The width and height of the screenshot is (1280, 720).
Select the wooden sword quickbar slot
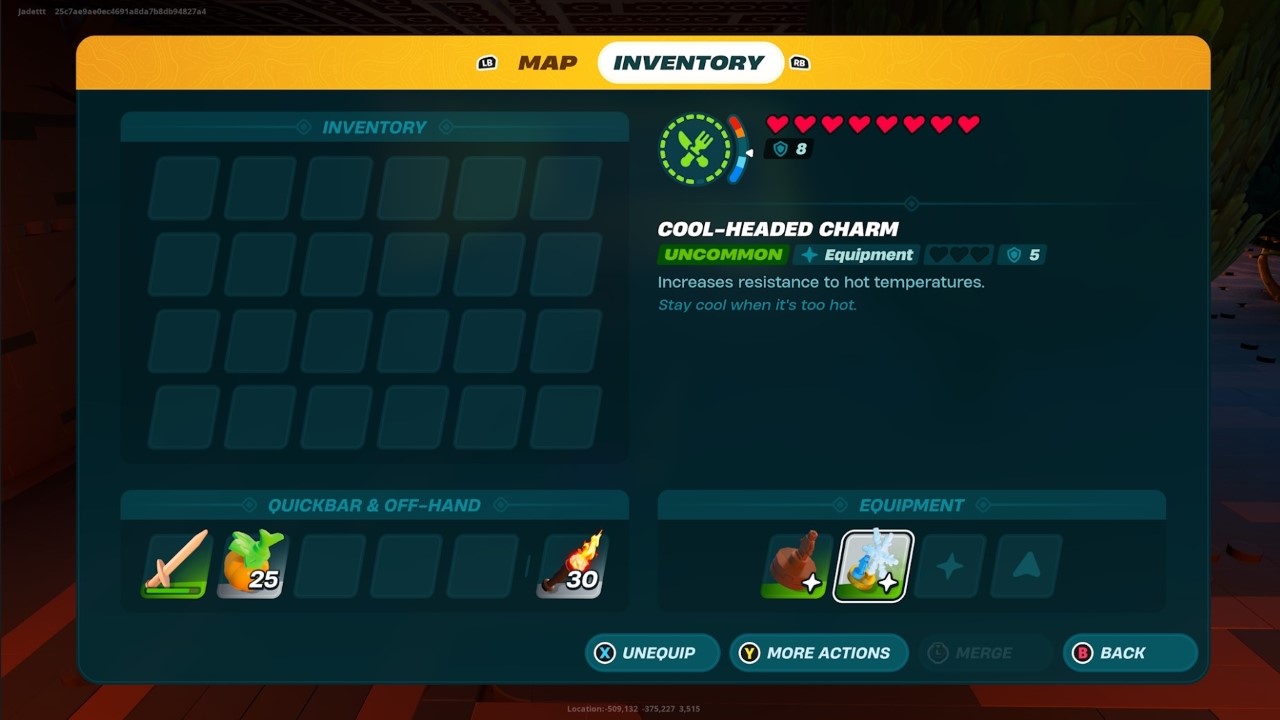[176, 565]
